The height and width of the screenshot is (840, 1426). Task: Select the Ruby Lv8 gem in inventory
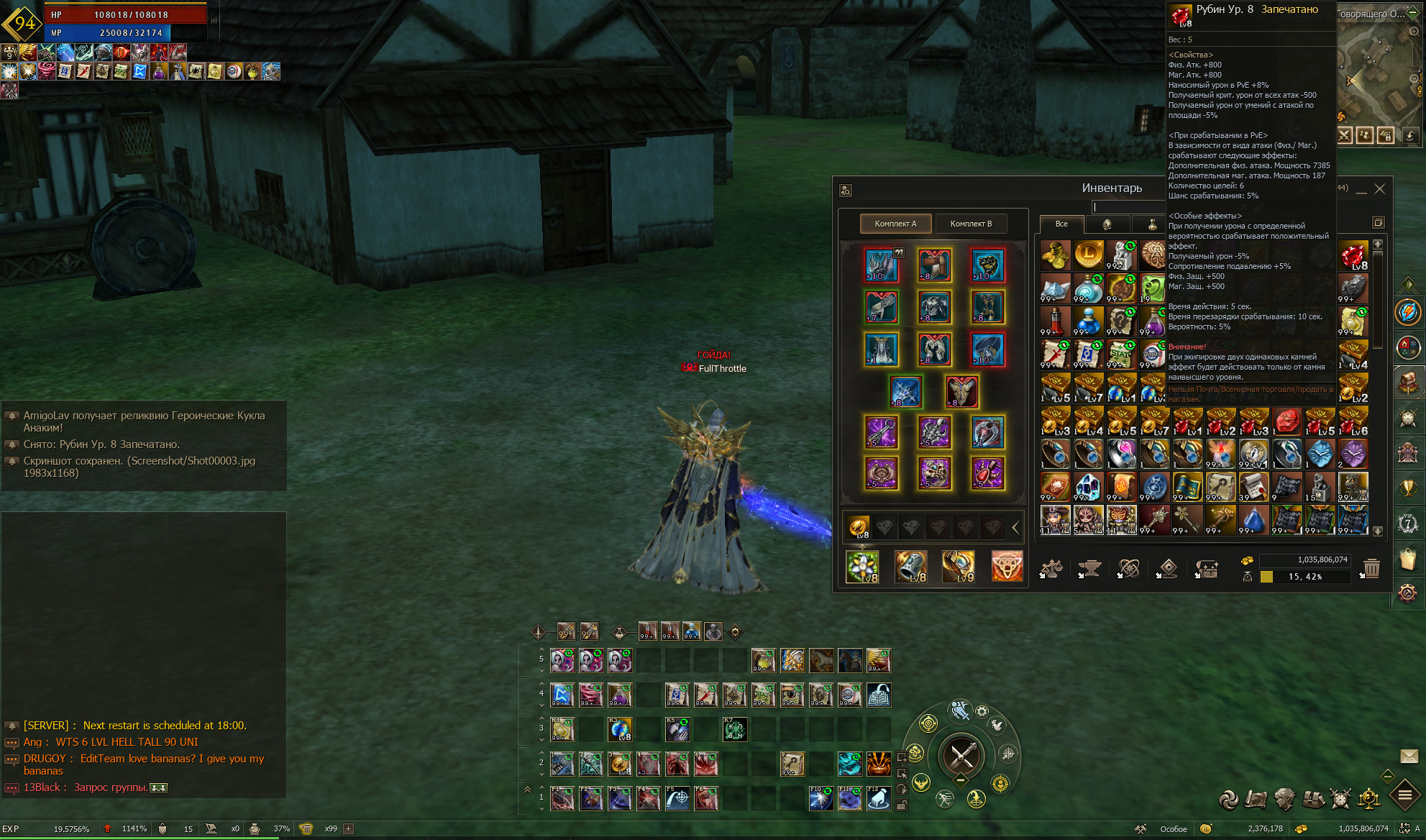pyautogui.click(x=1353, y=255)
